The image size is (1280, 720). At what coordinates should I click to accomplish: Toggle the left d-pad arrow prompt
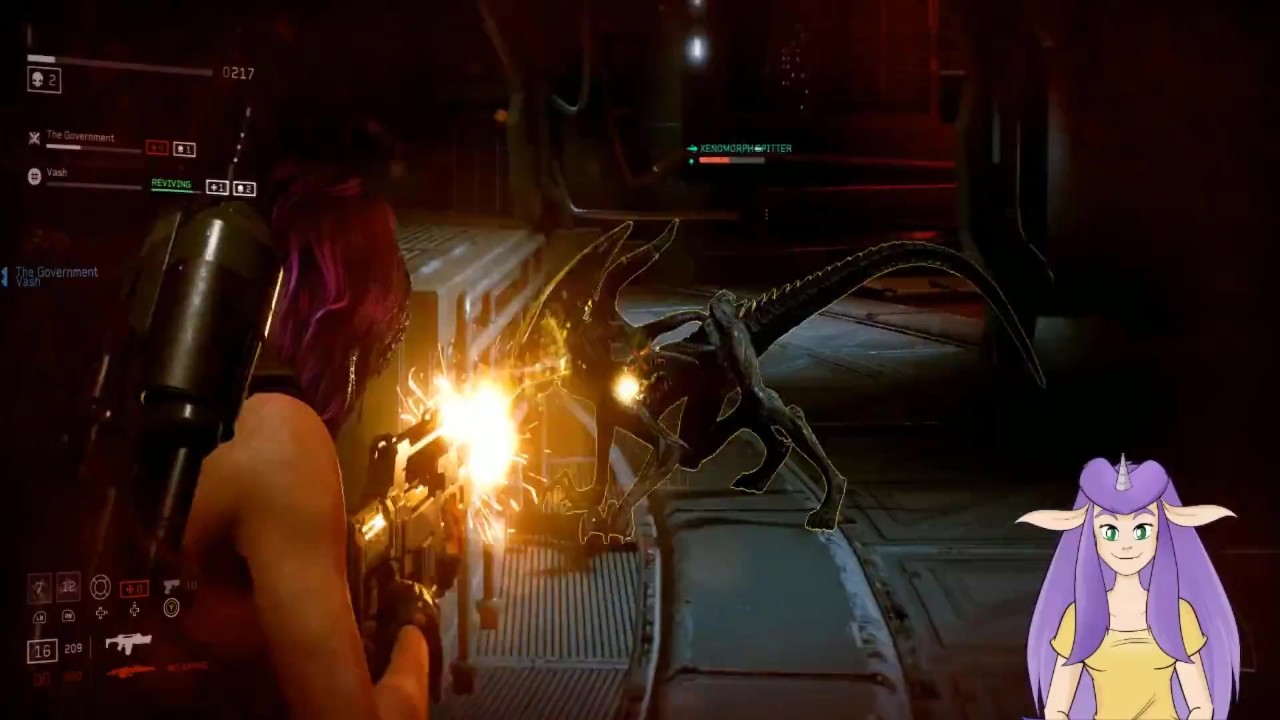pyautogui.click(x=101, y=612)
